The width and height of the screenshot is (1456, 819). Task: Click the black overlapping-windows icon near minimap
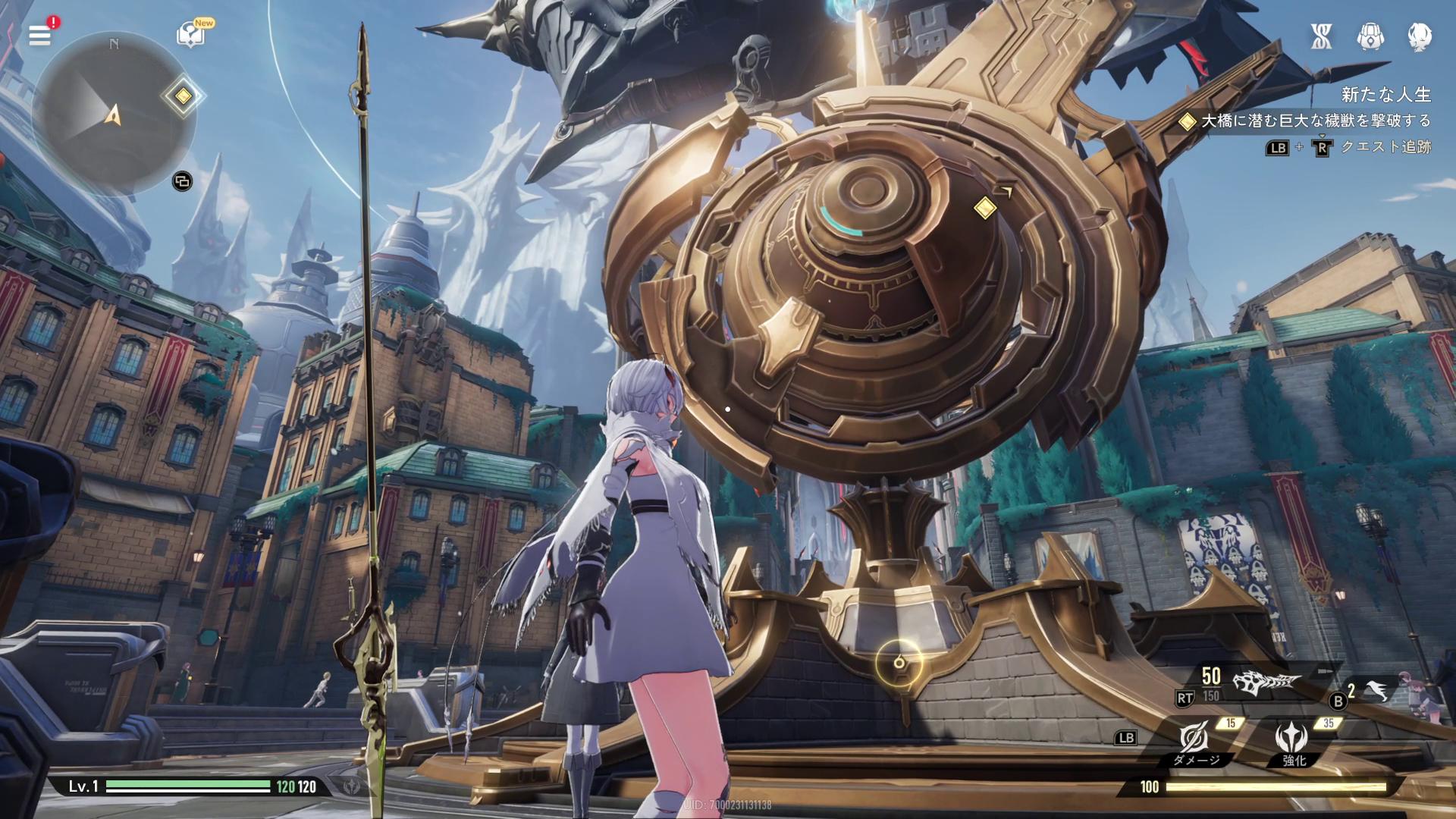[182, 181]
